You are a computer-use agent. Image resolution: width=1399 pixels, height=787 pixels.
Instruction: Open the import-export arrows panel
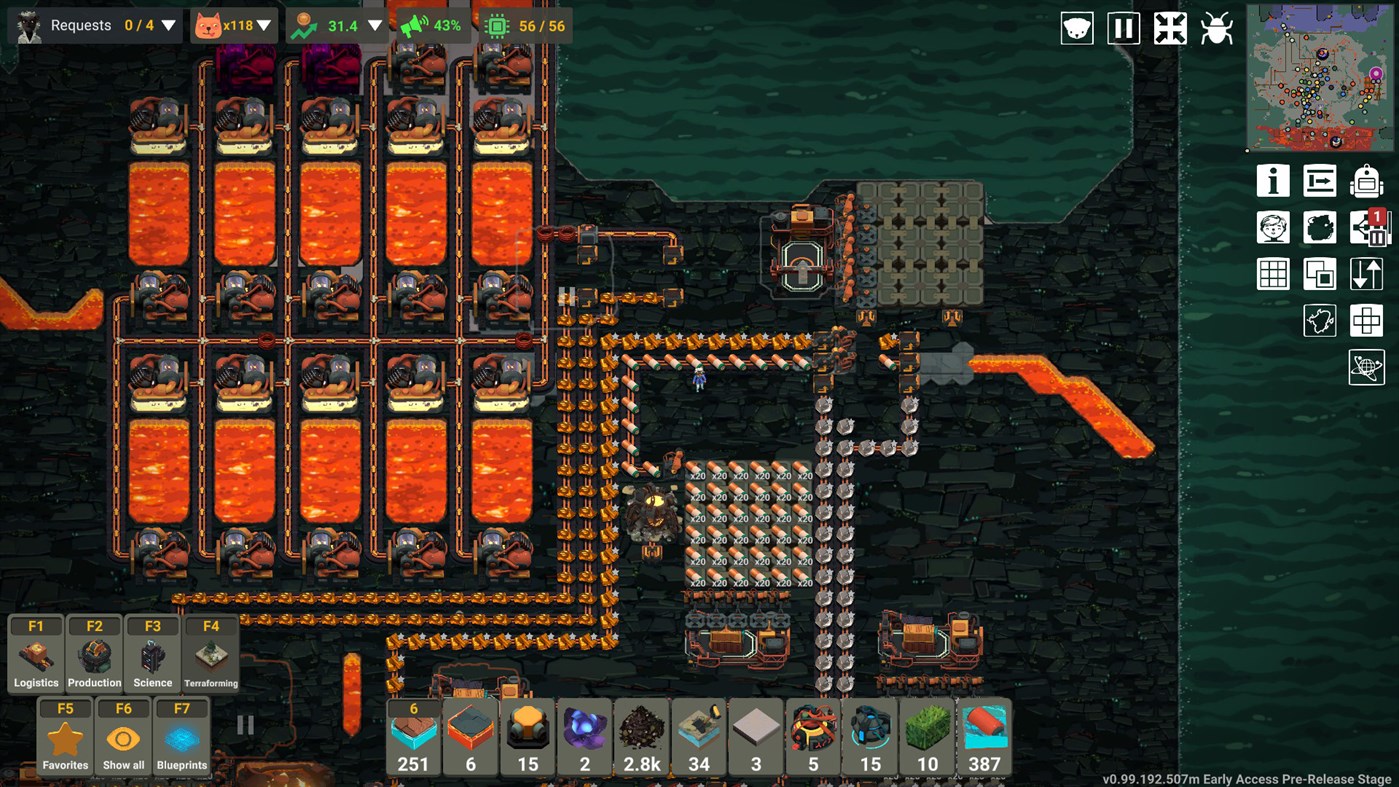pyautogui.click(x=1367, y=273)
